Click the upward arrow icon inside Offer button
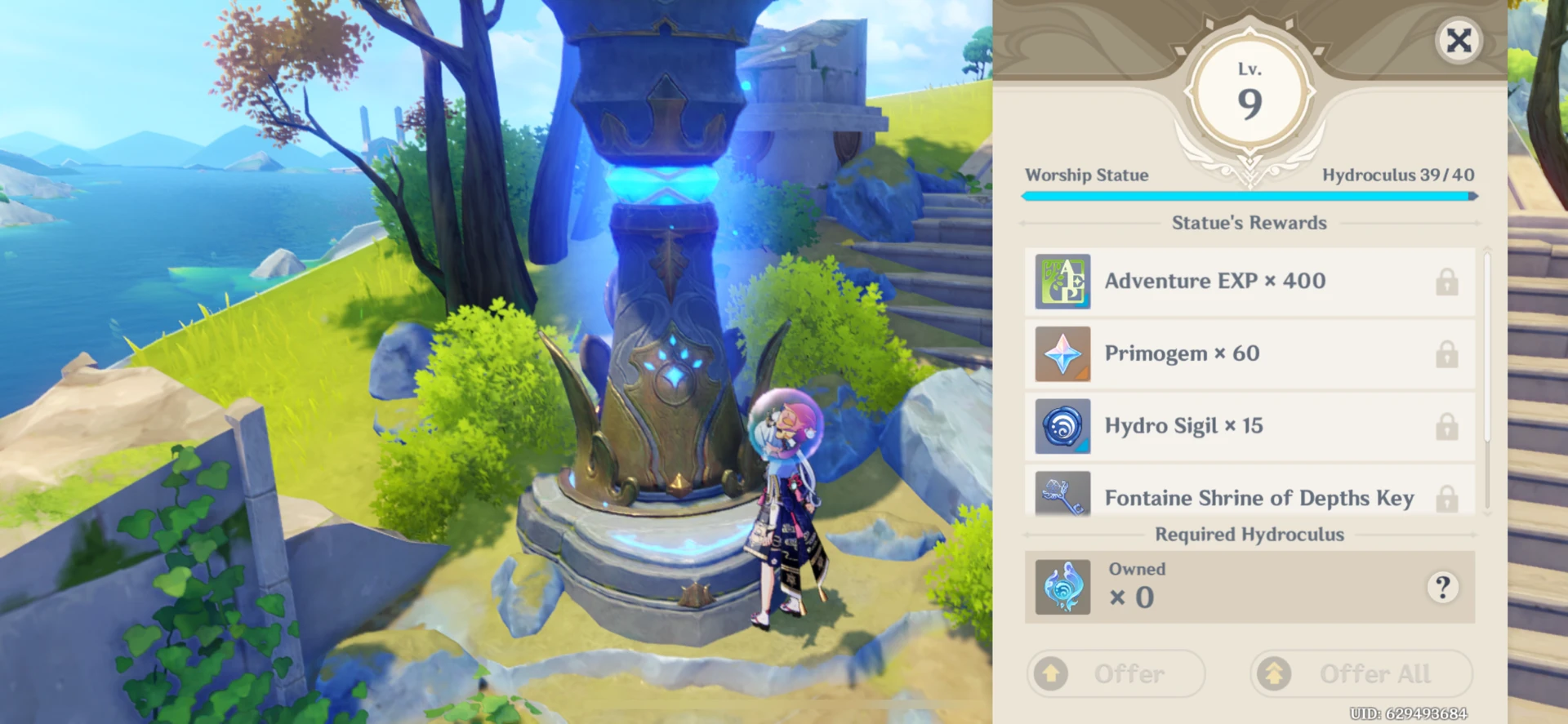Screen dimensions: 1568x724 click(1051, 673)
